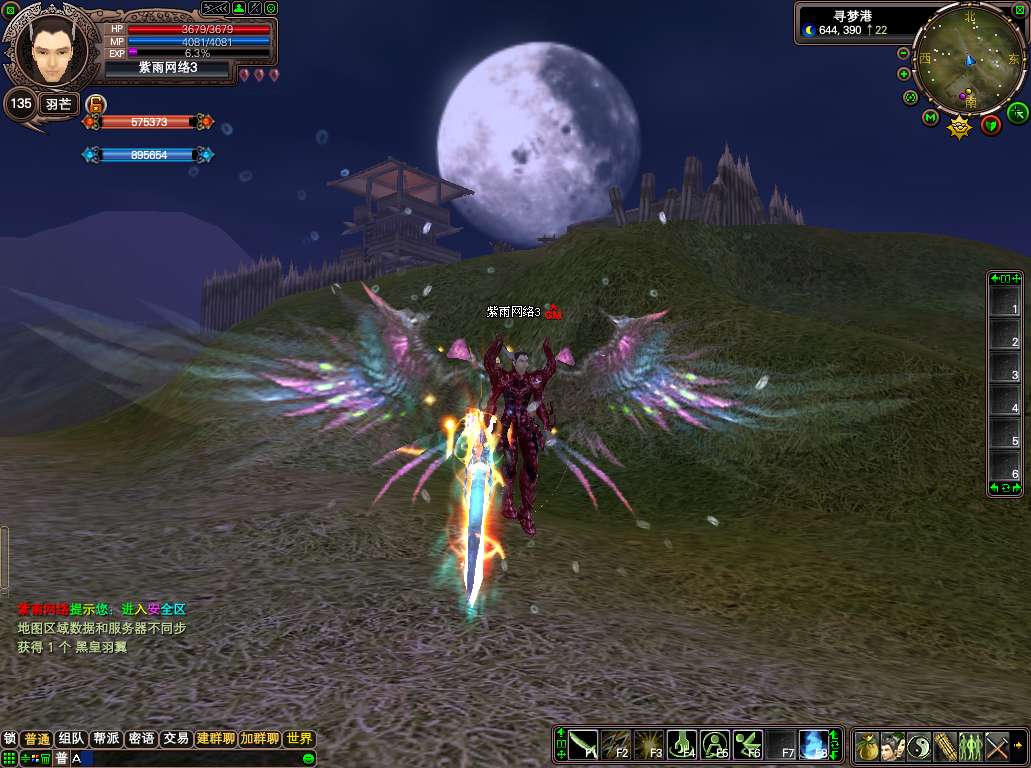Viewport: 1031px width, 768px height.
Task: Click the 建群聊 create group chat button
Action: coord(216,739)
